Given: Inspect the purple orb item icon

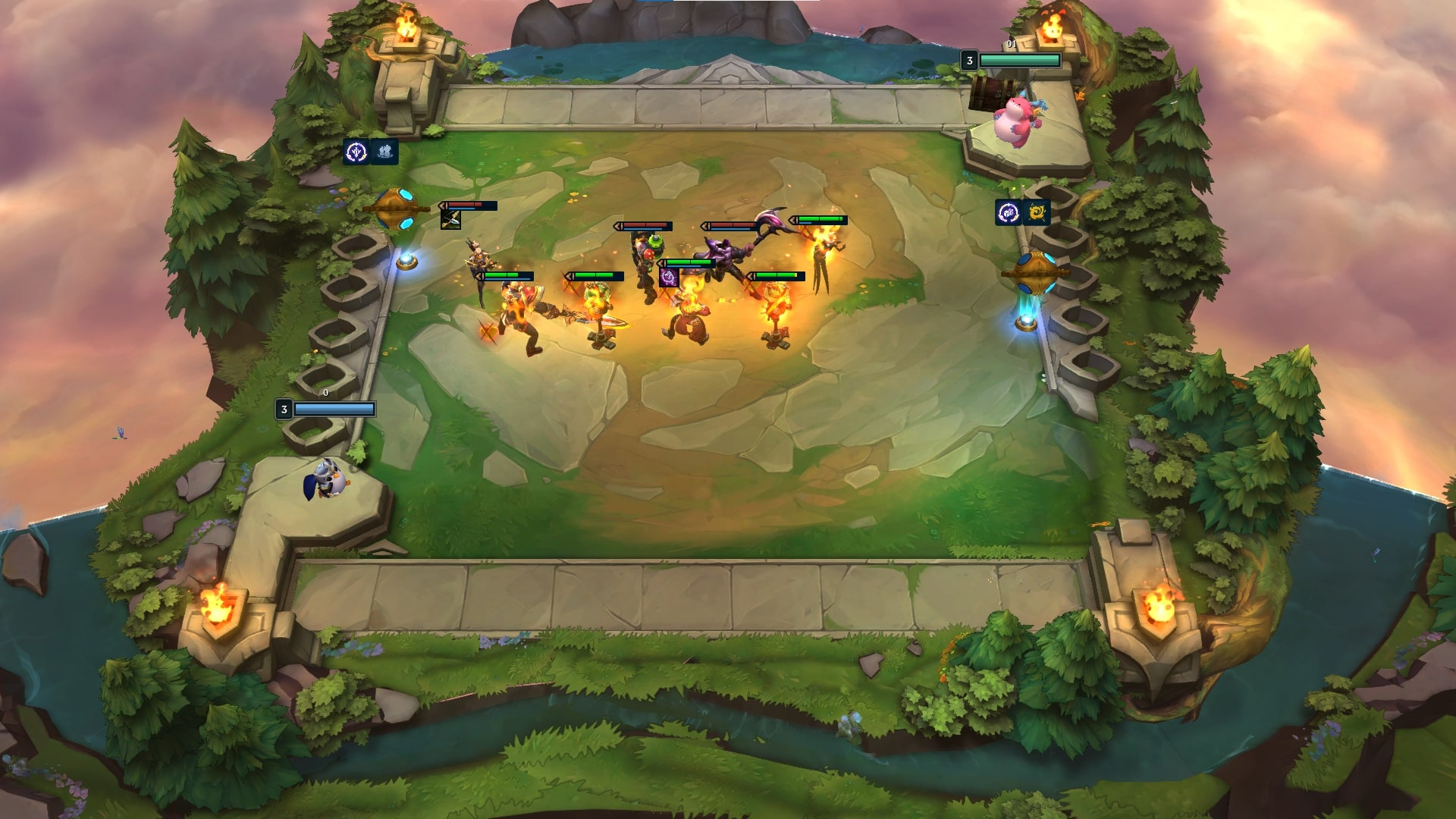Looking at the screenshot, I should pyautogui.click(x=668, y=277).
